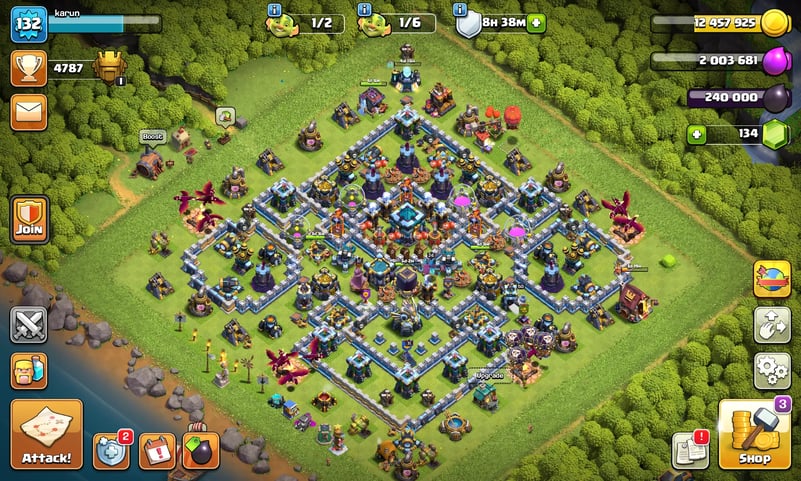
Task: Open the gem and bomb icon
Action: point(201,451)
